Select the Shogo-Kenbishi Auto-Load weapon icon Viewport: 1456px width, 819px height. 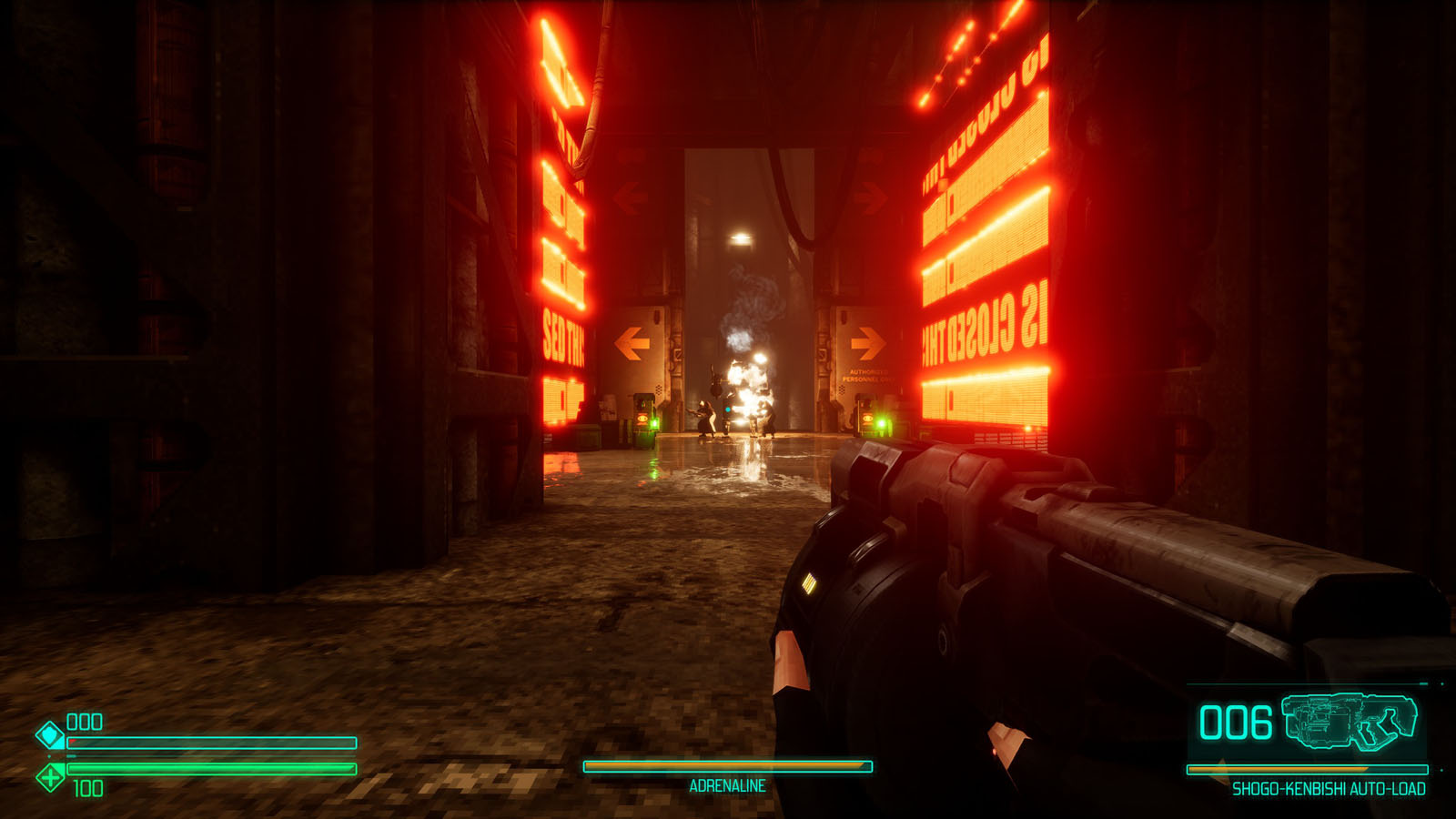(x=1350, y=722)
